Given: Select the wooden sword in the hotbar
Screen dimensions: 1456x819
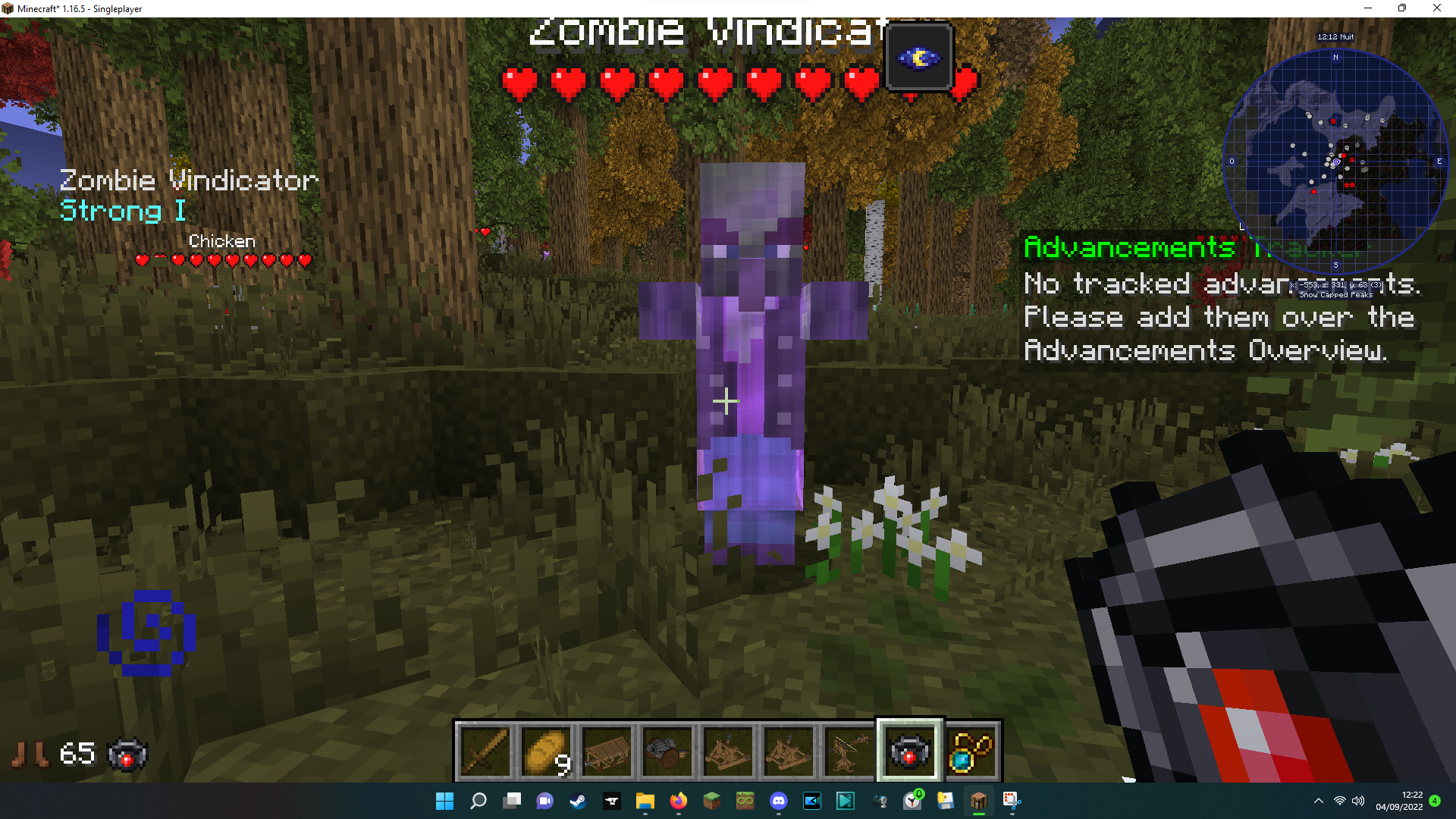Looking at the screenshot, I should coord(485,752).
